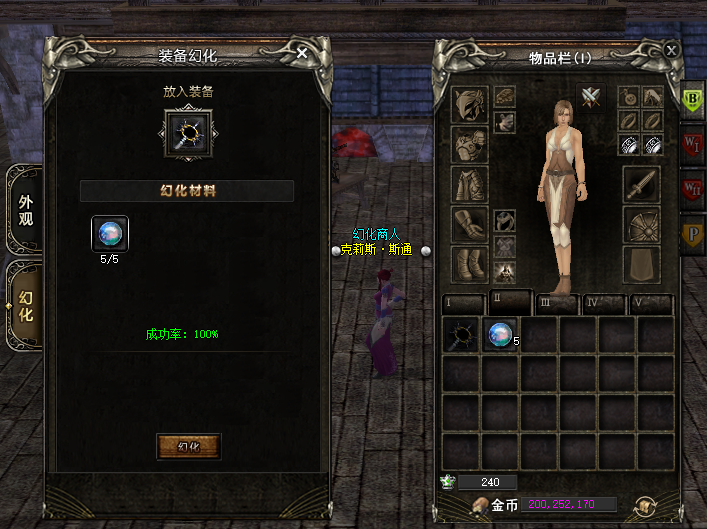Close the 物品栏 inventory window

click(671, 49)
